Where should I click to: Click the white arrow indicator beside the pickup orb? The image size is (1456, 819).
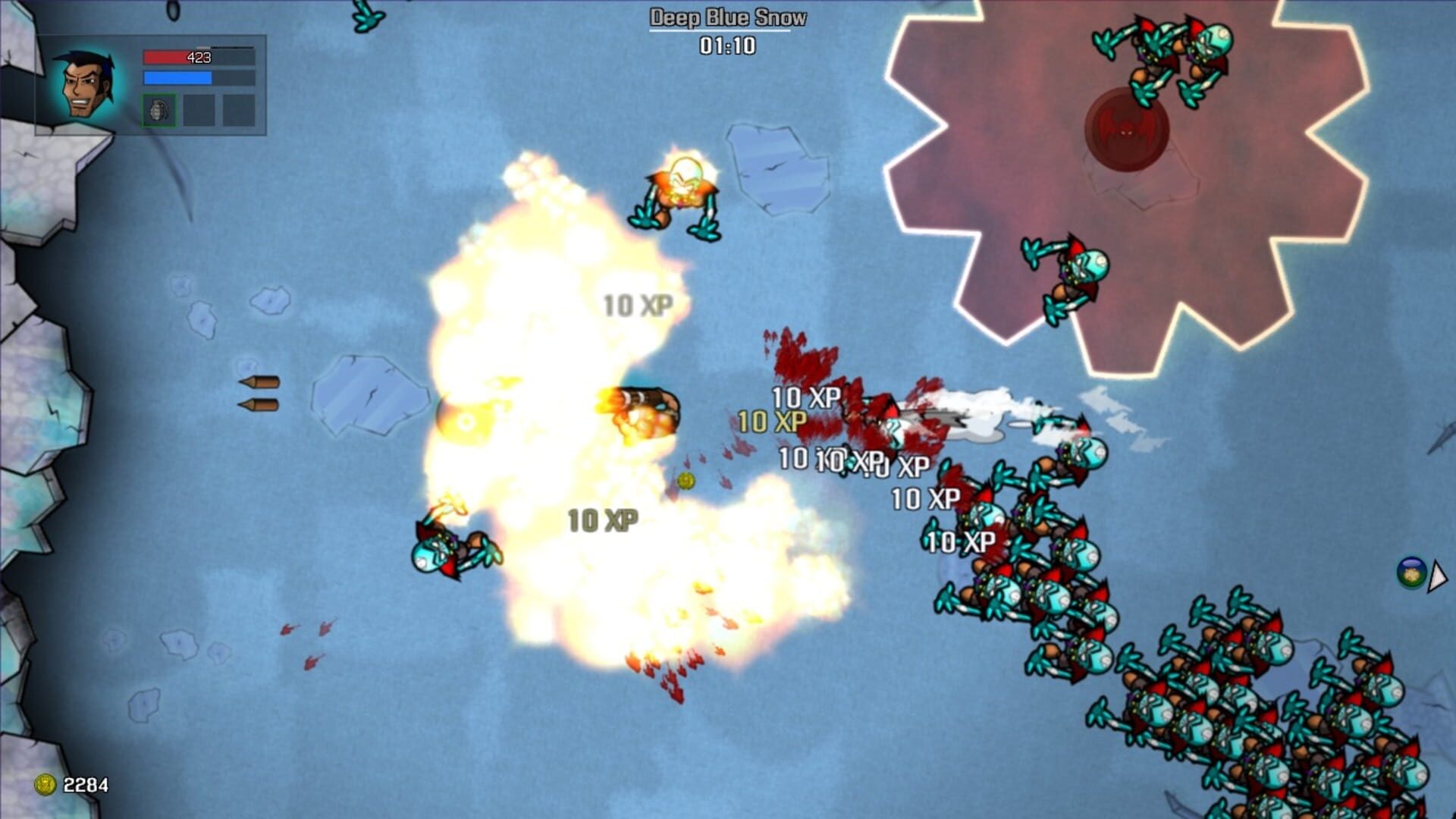1436,576
